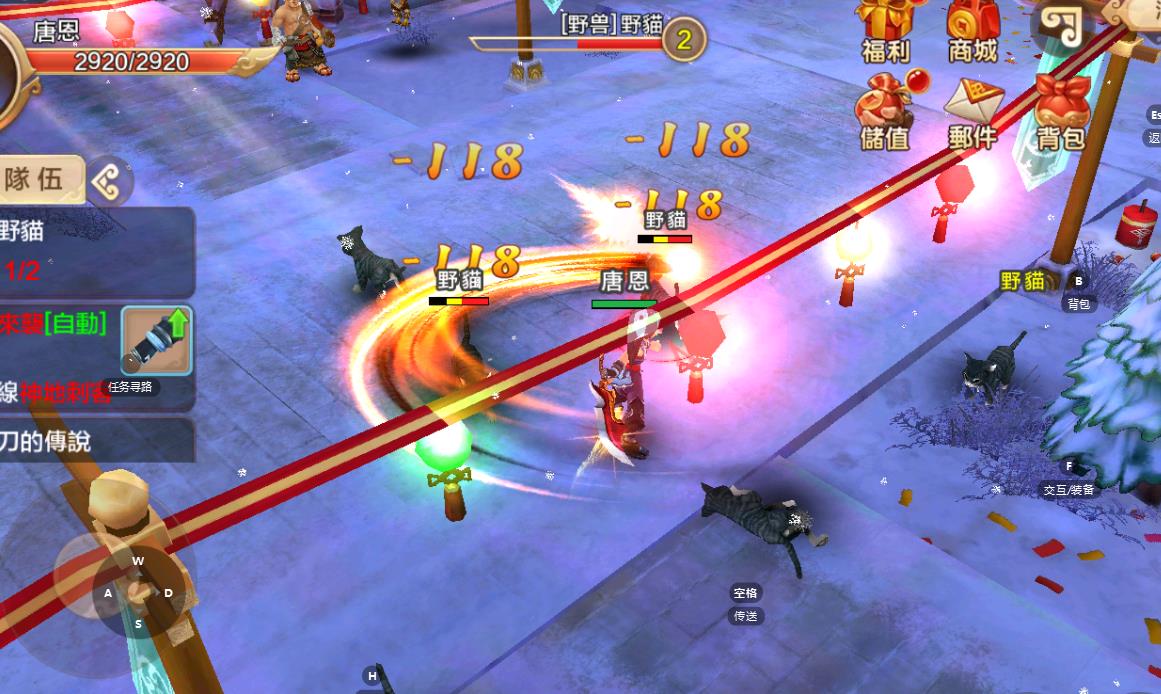
Task: Open the 商城 shop
Action: [972, 28]
